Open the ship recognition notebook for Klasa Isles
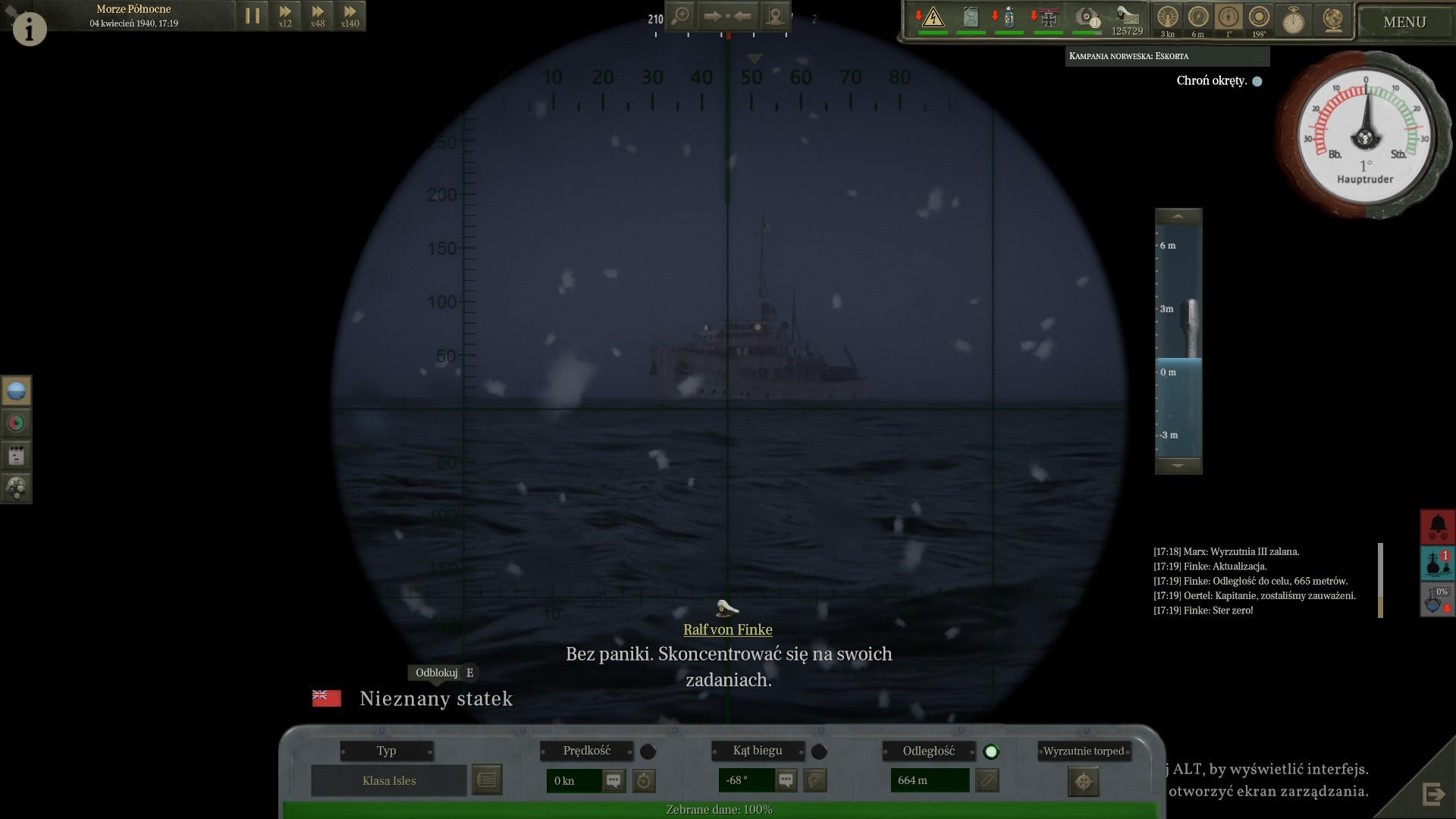Image resolution: width=1456 pixels, height=819 pixels. point(487,780)
